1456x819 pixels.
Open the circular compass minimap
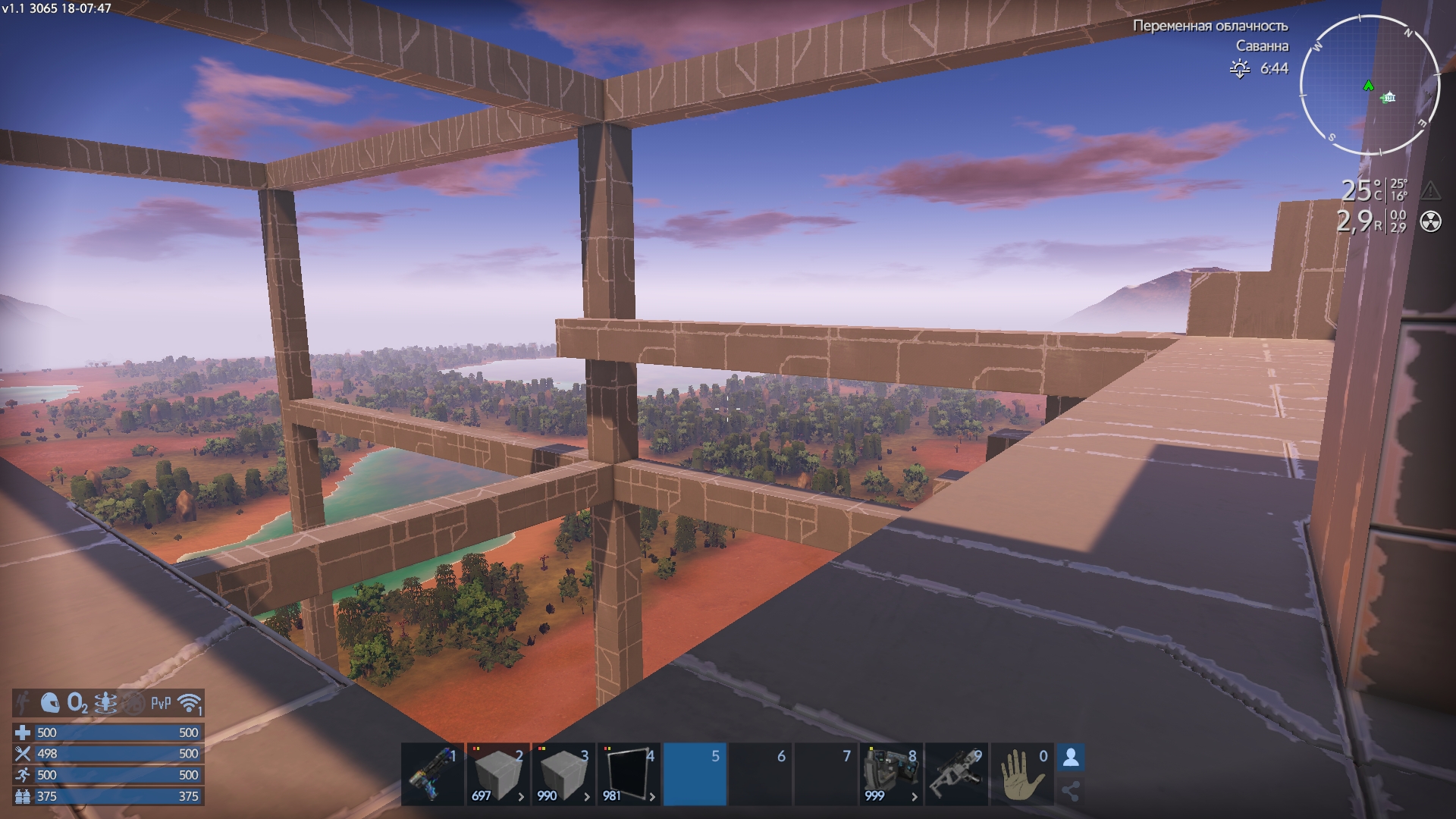pyautogui.click(x=1369, y=85)
